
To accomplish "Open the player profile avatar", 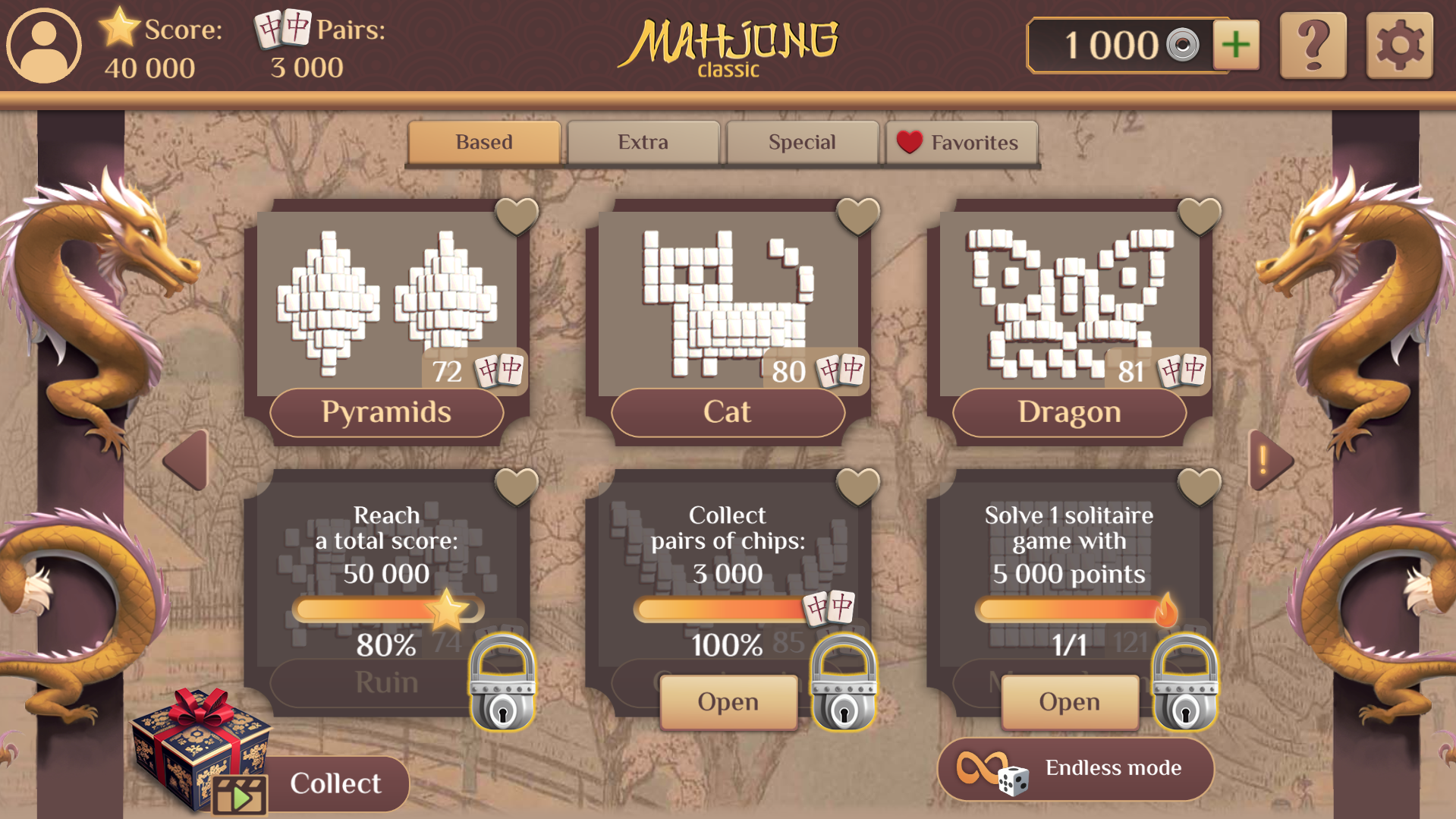I will (43, 46).
